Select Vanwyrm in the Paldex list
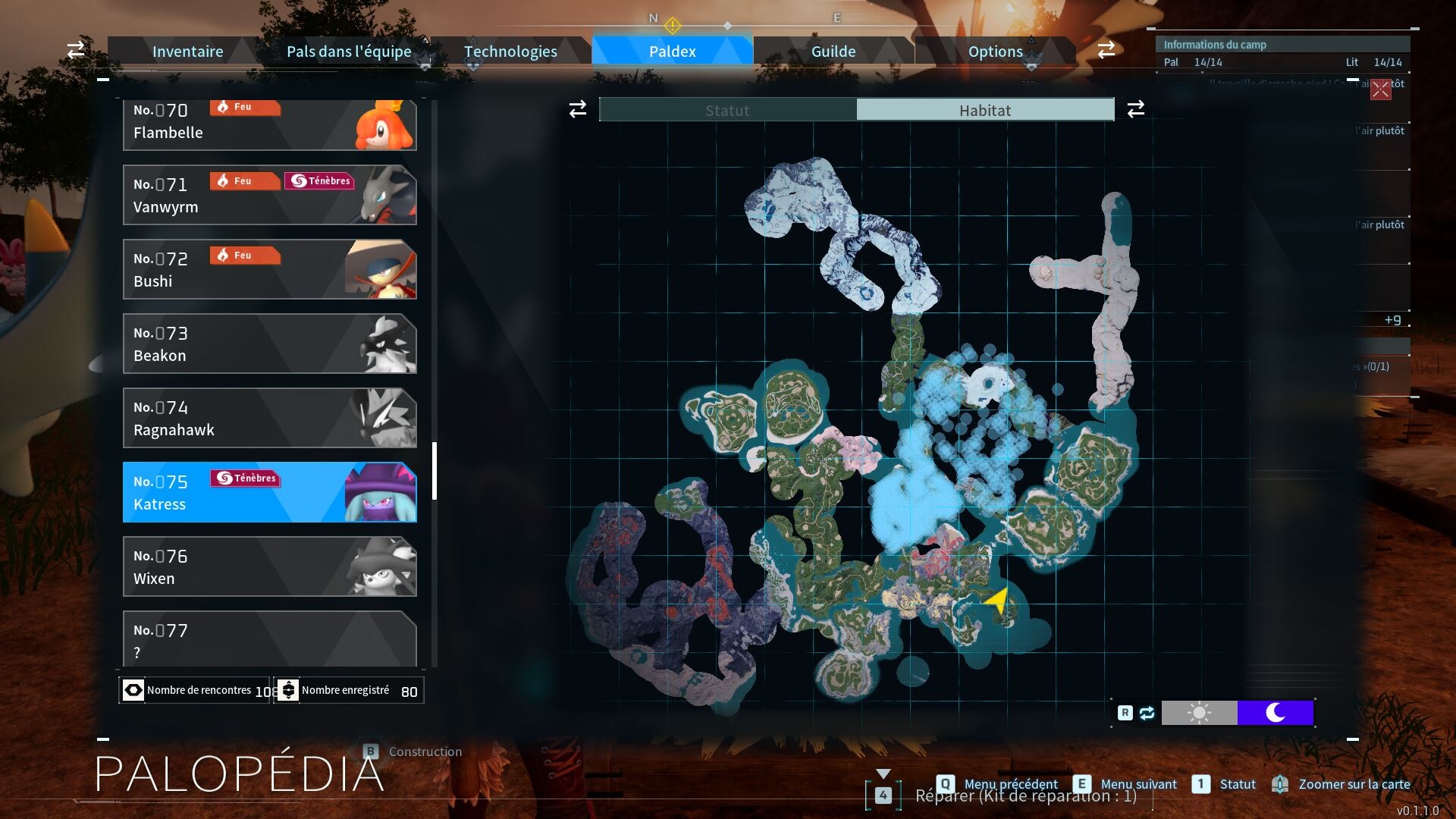The image size is (1456, 819). (x=269, y=195)
